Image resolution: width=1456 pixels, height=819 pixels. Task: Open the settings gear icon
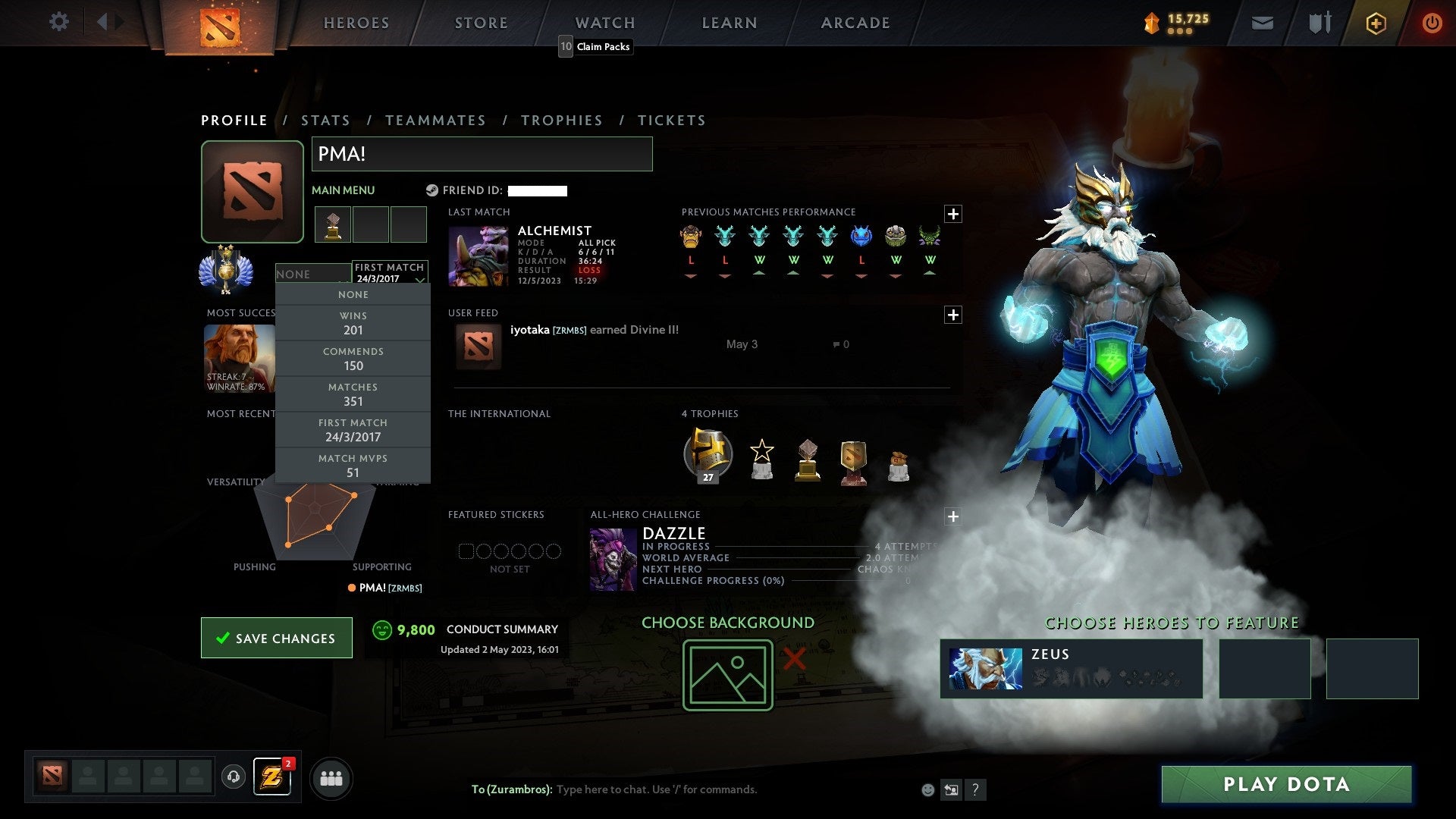point(58,21)
